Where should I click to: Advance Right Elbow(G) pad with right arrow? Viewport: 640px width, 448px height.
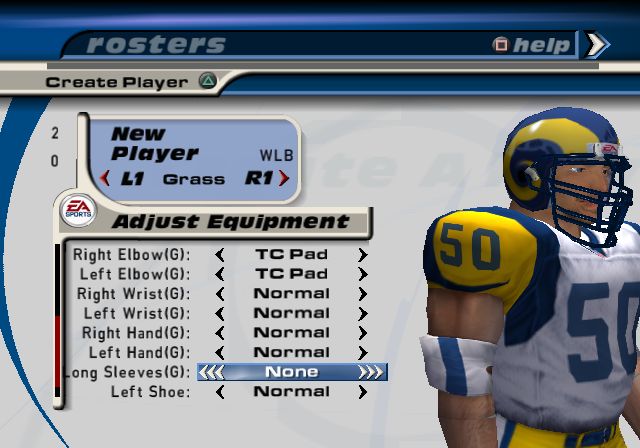[x=363, y=254]
